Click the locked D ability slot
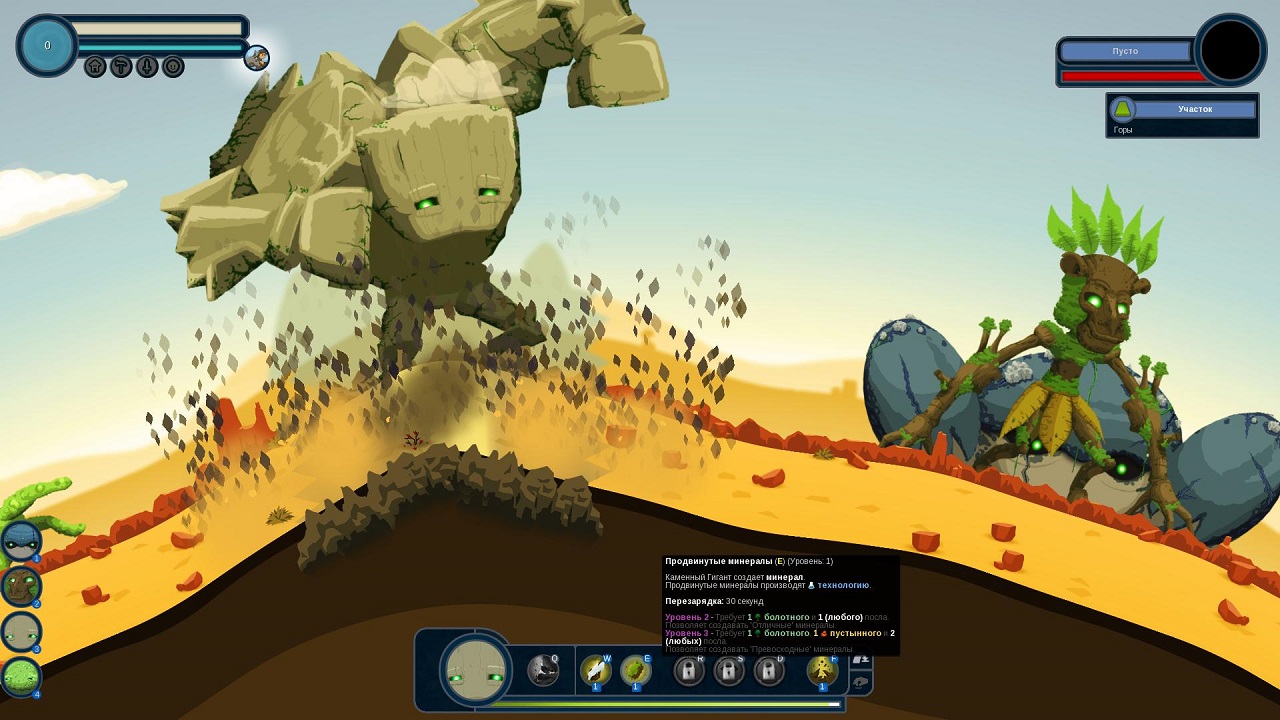 point(769,670)
